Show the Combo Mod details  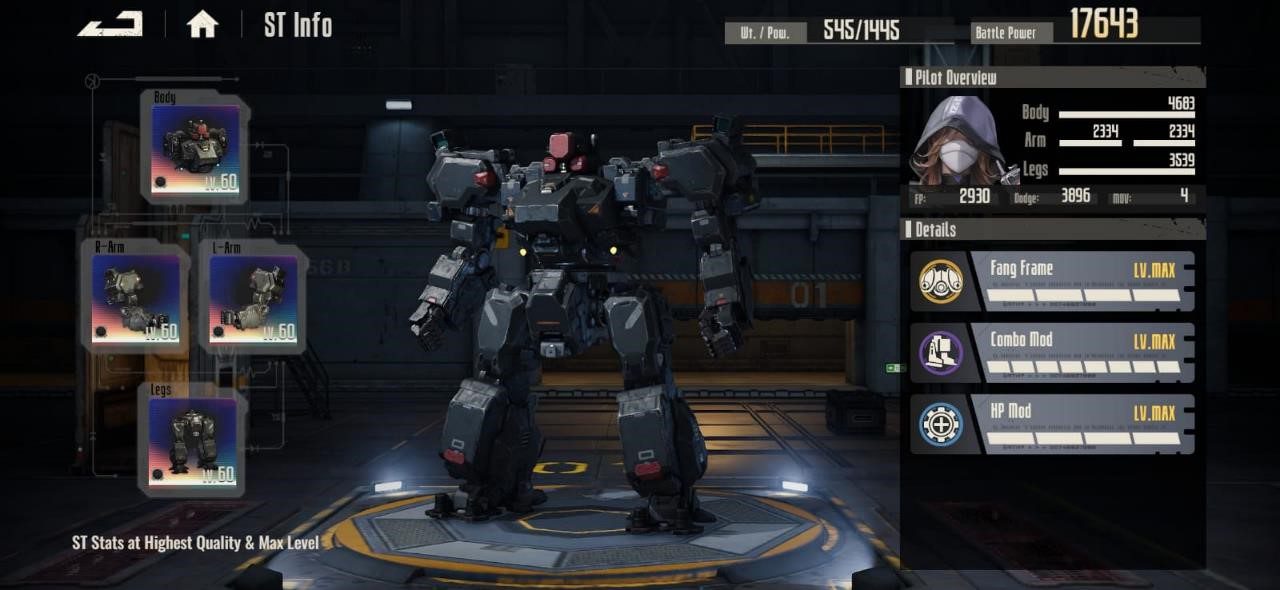coord(1054,353)
